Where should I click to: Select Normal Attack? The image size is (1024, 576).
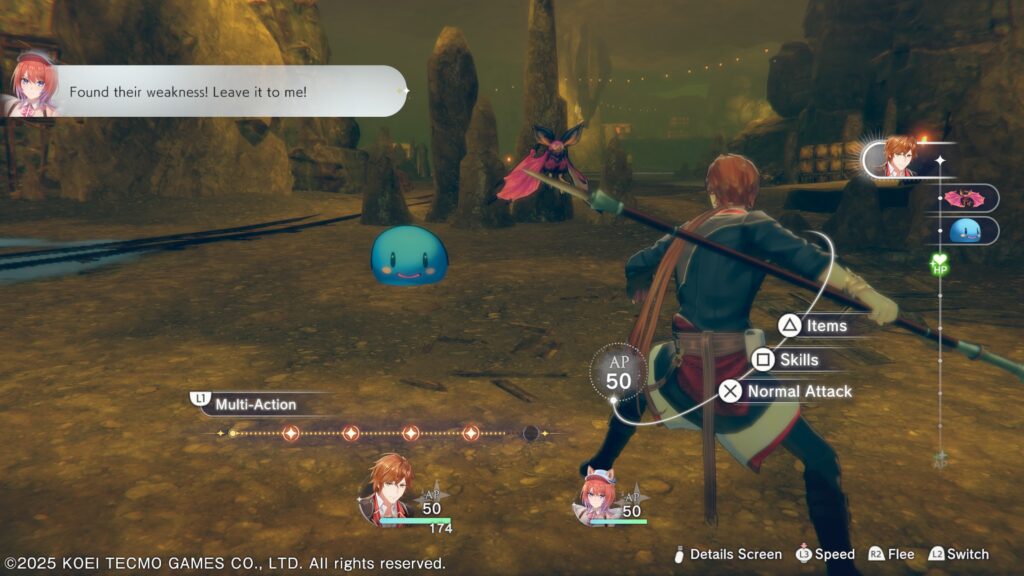point(786,391)
